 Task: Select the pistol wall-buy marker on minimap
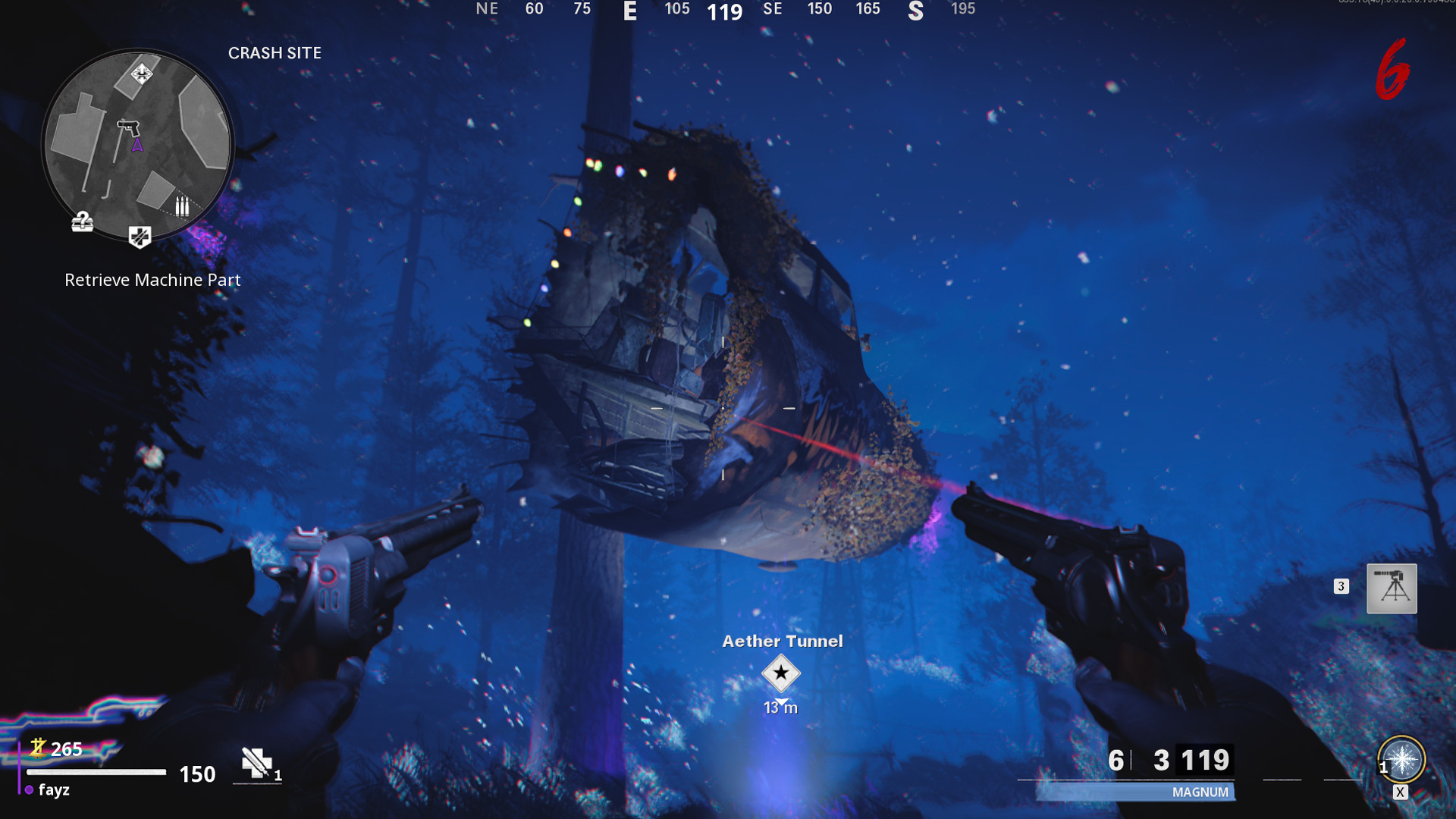tap(128, 127)
